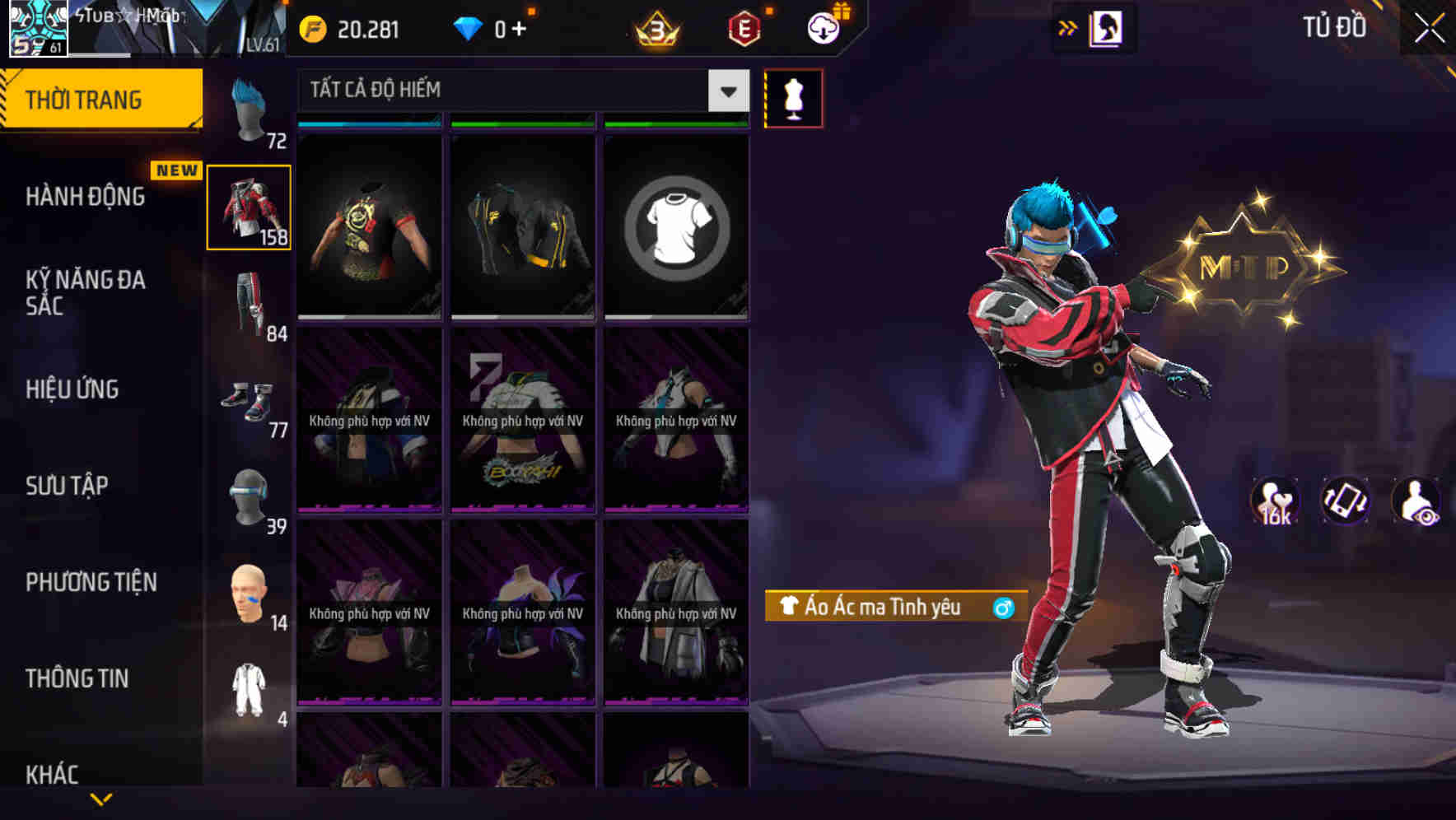Click the snapshot photo icon near top right
The width and height of the screenshot is (1456, 820).
[x=1105, y=27]
